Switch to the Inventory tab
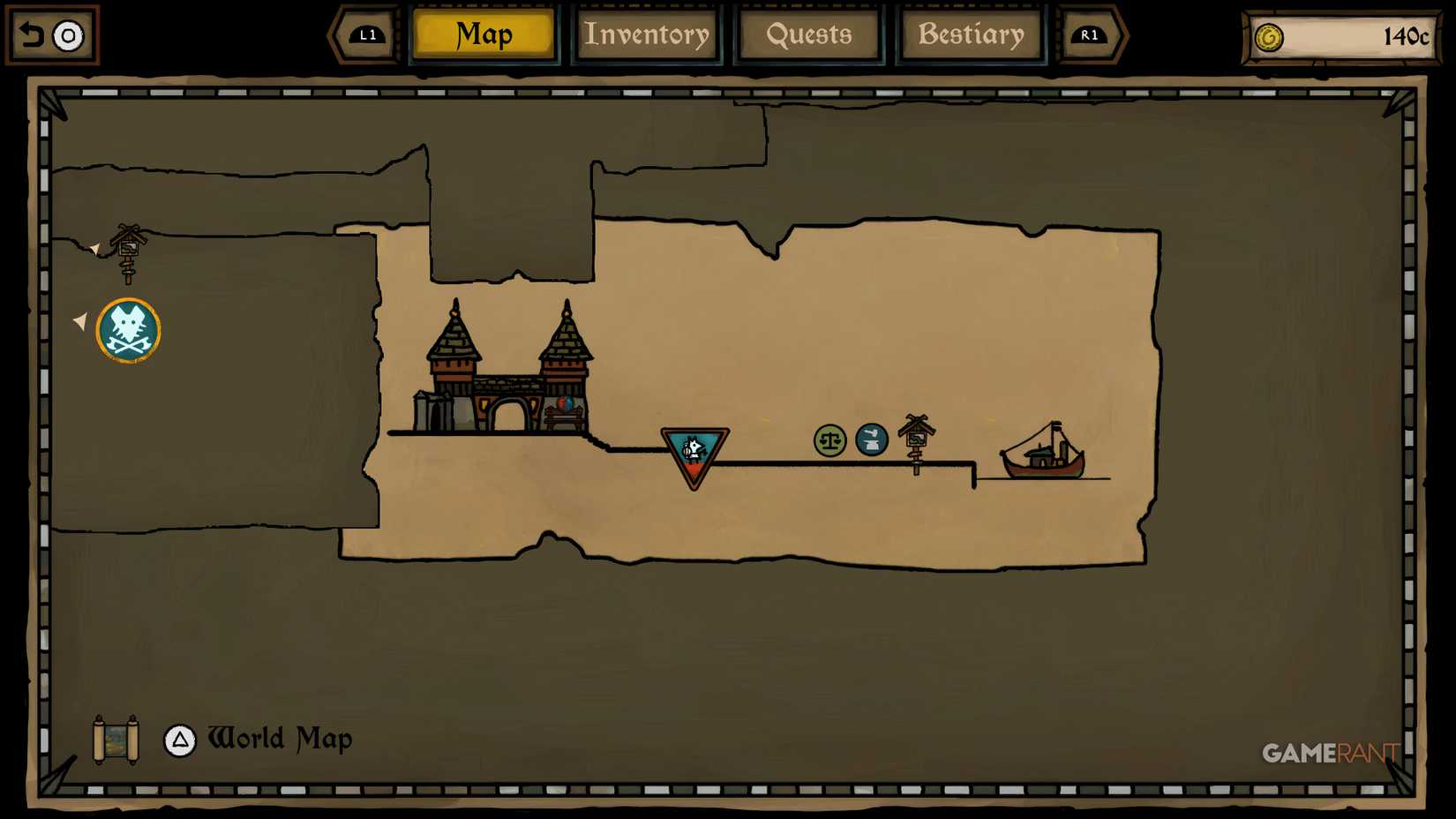Viewport: 1456px width, 819px height. [x=647, y=35]
